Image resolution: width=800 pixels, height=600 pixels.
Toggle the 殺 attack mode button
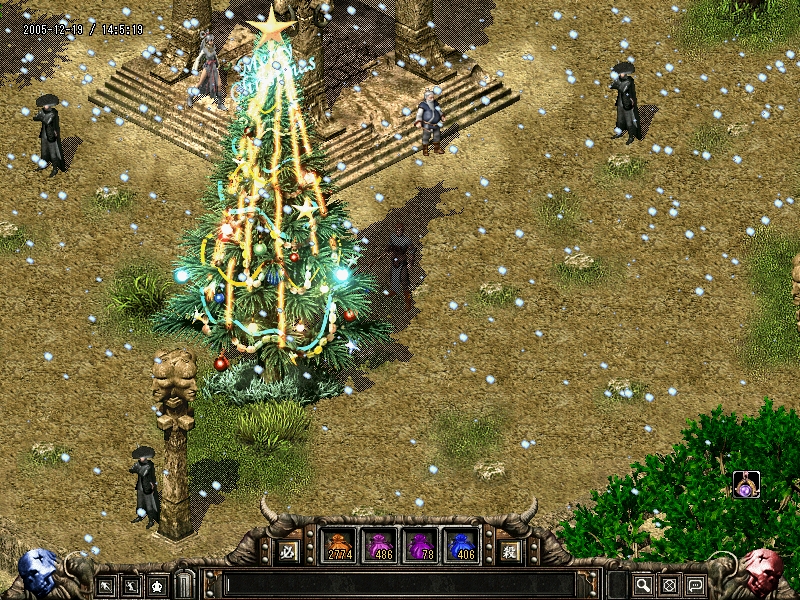(510, 550)
